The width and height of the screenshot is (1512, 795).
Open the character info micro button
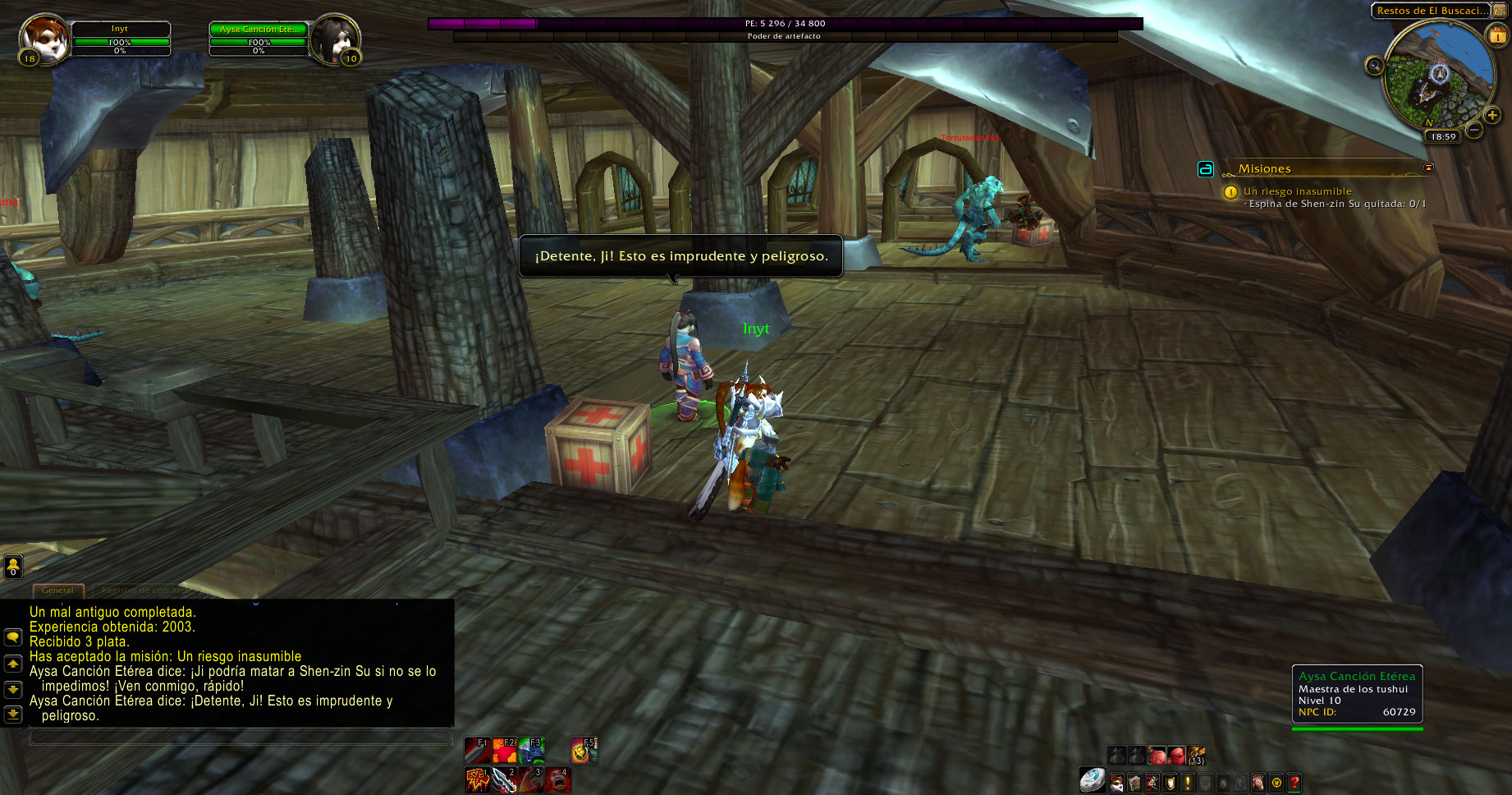click(x=1116, y=783)
